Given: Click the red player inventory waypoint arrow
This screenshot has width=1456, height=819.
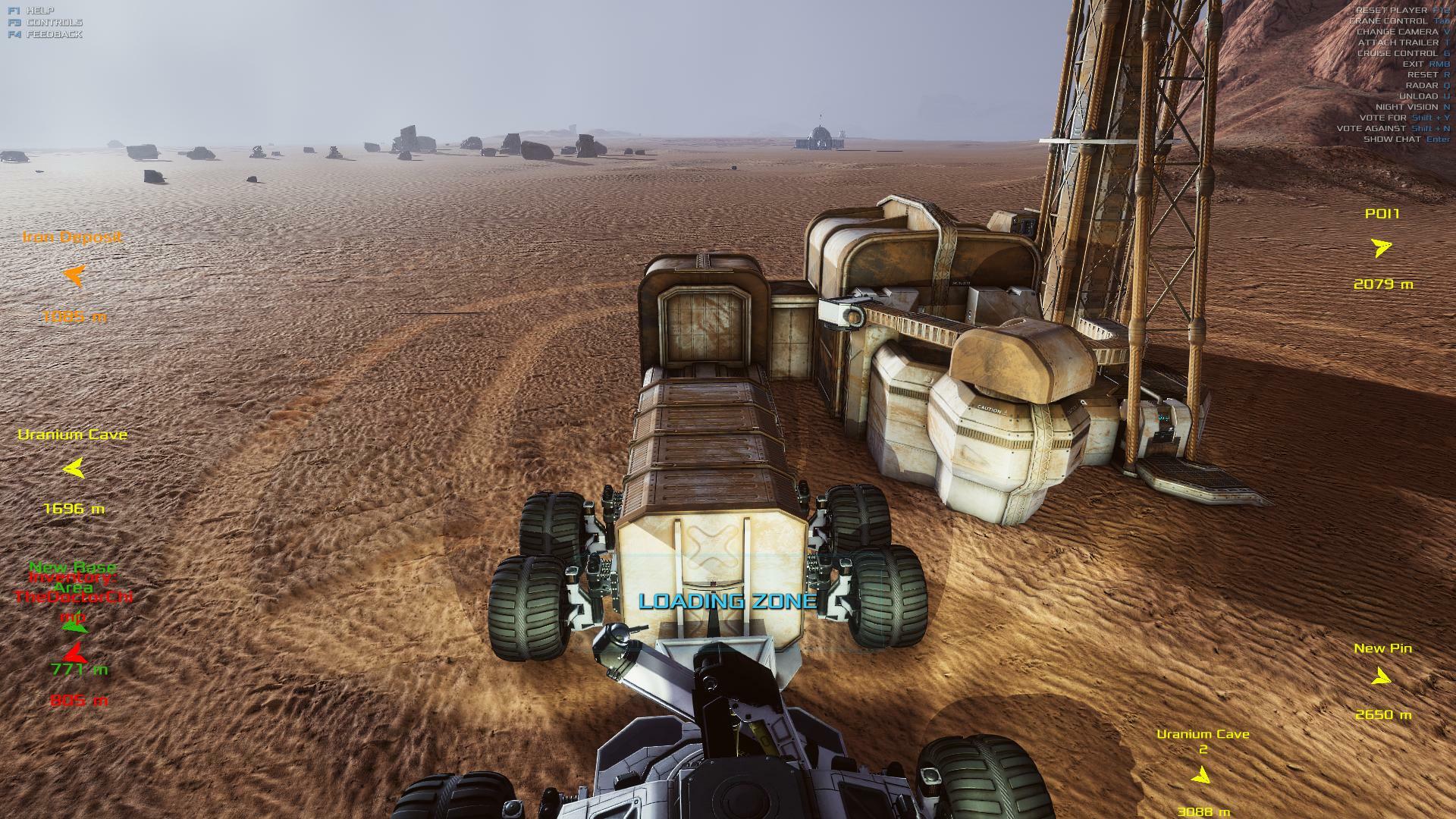Looking at the screenshot, I should point(74,651).
